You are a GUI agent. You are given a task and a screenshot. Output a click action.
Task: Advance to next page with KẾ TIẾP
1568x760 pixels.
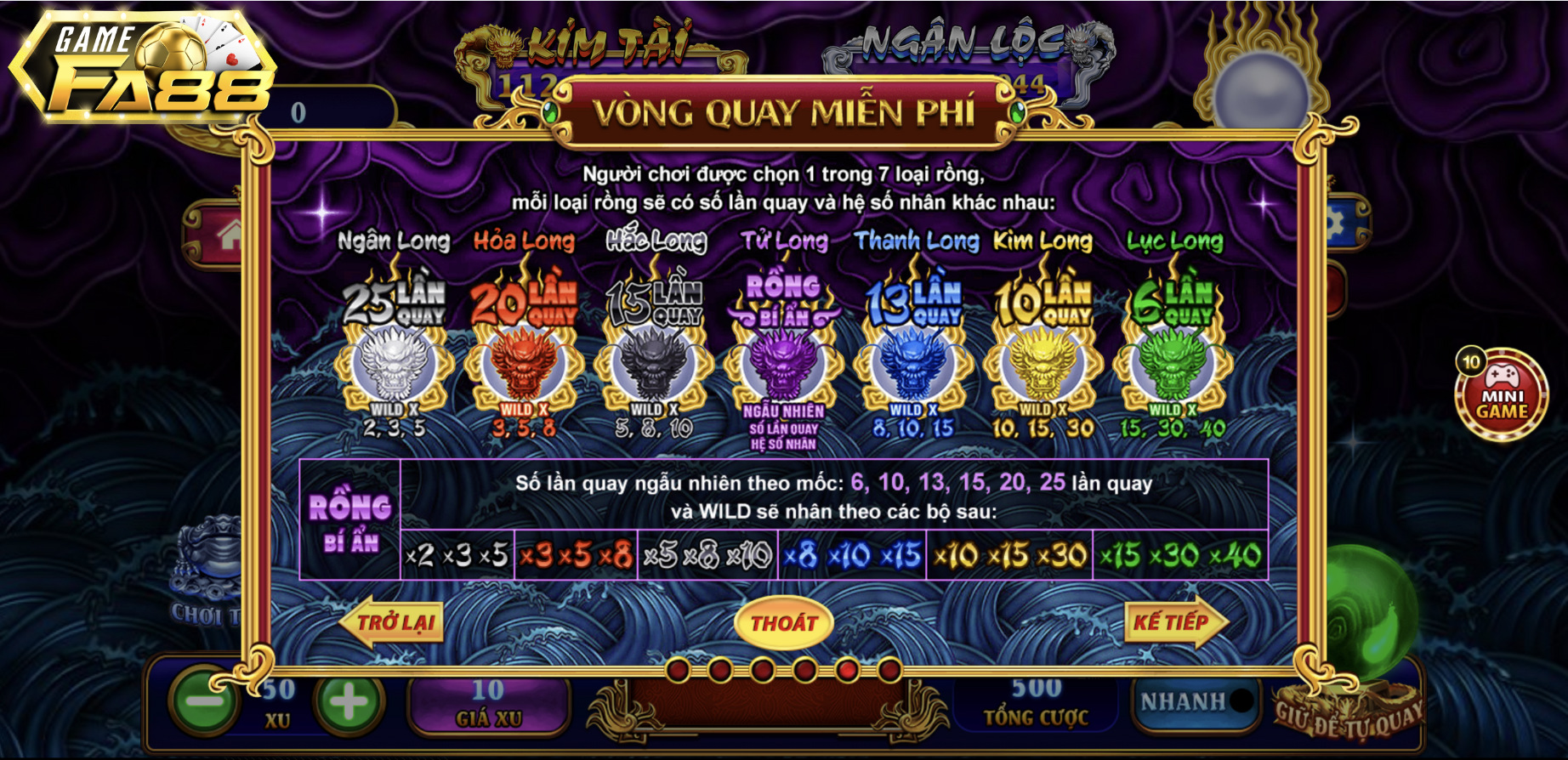pos(1175,622)
